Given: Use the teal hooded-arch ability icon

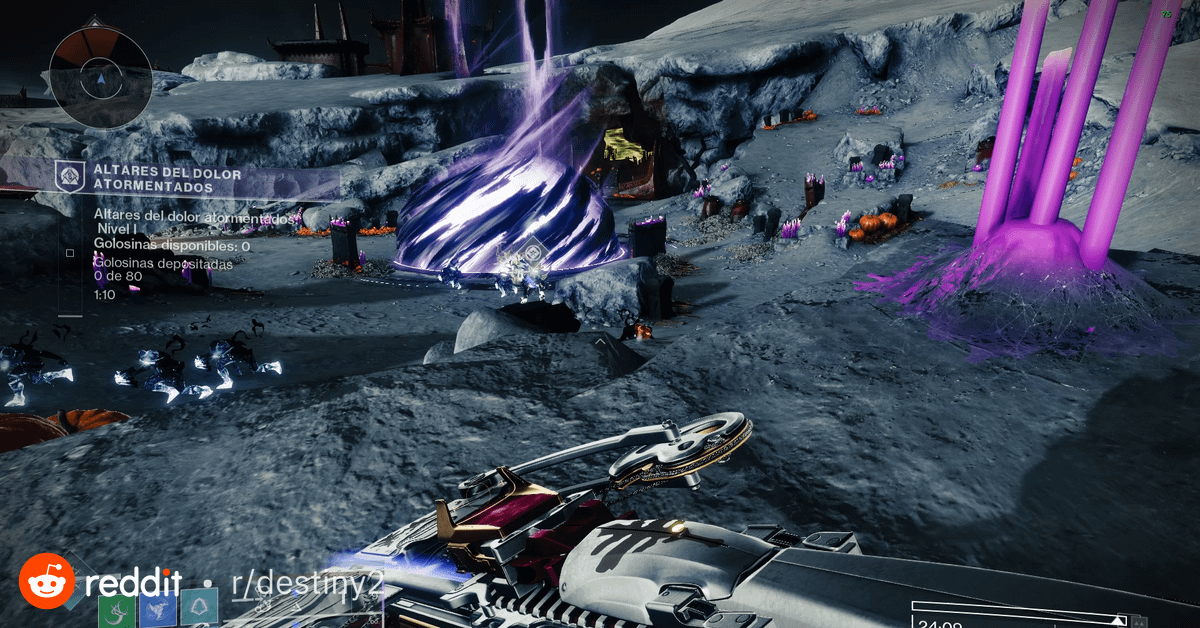Looking at the screenshot, I should [198, 608].
